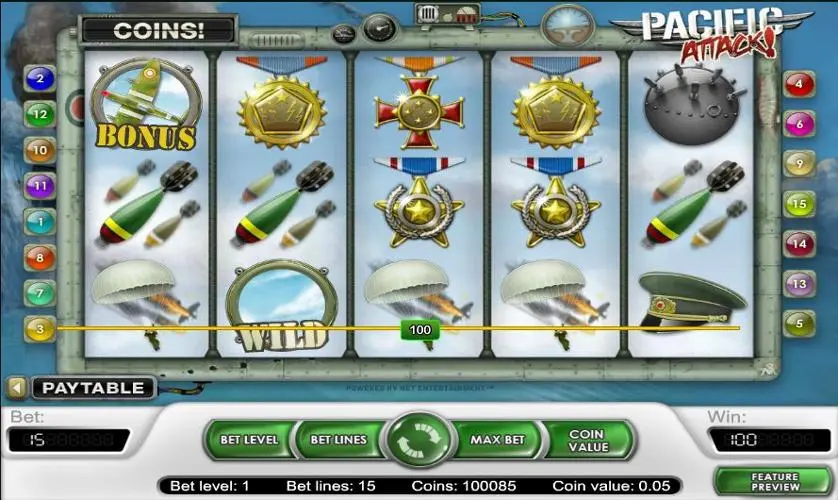
Task: Choose payline 12 indicator
Action: [40, 115]
